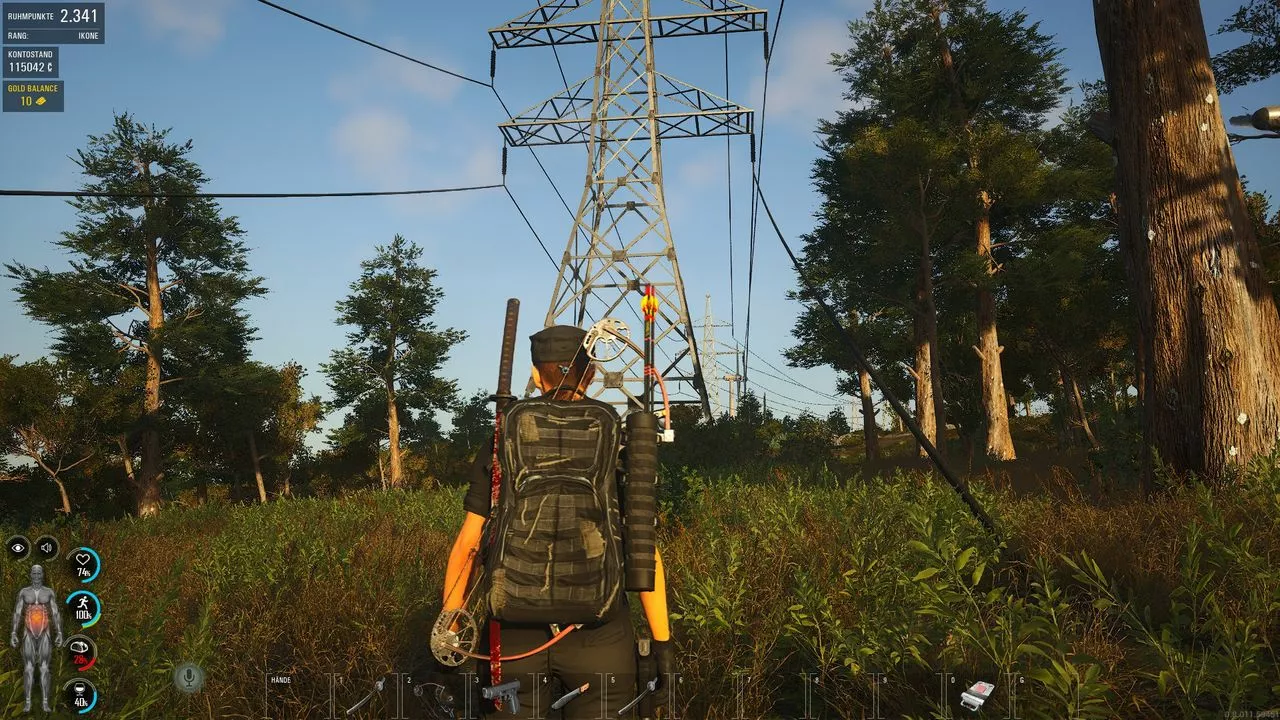Click the speaker noise indicator icon
The height and width of the screenshot is (720, 1280).
click(x=46, y=547)
